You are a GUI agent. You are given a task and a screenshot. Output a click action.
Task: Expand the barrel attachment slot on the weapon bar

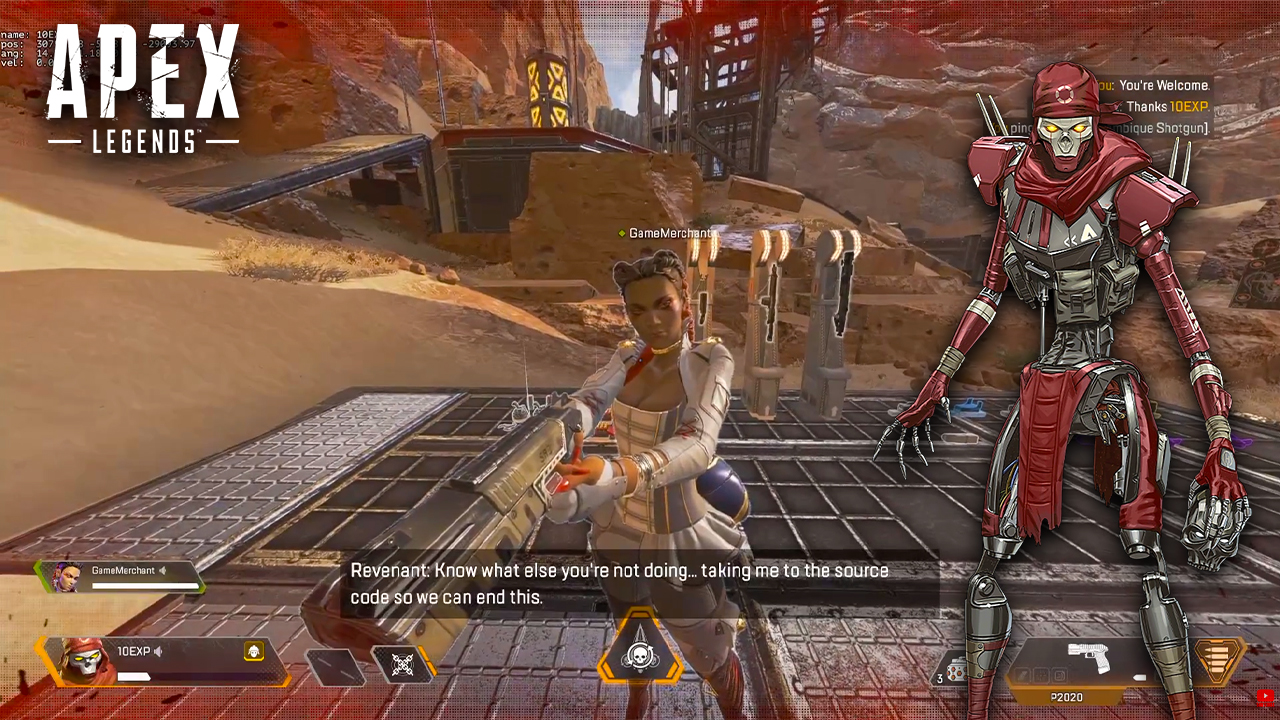(x=1021, y=676)
